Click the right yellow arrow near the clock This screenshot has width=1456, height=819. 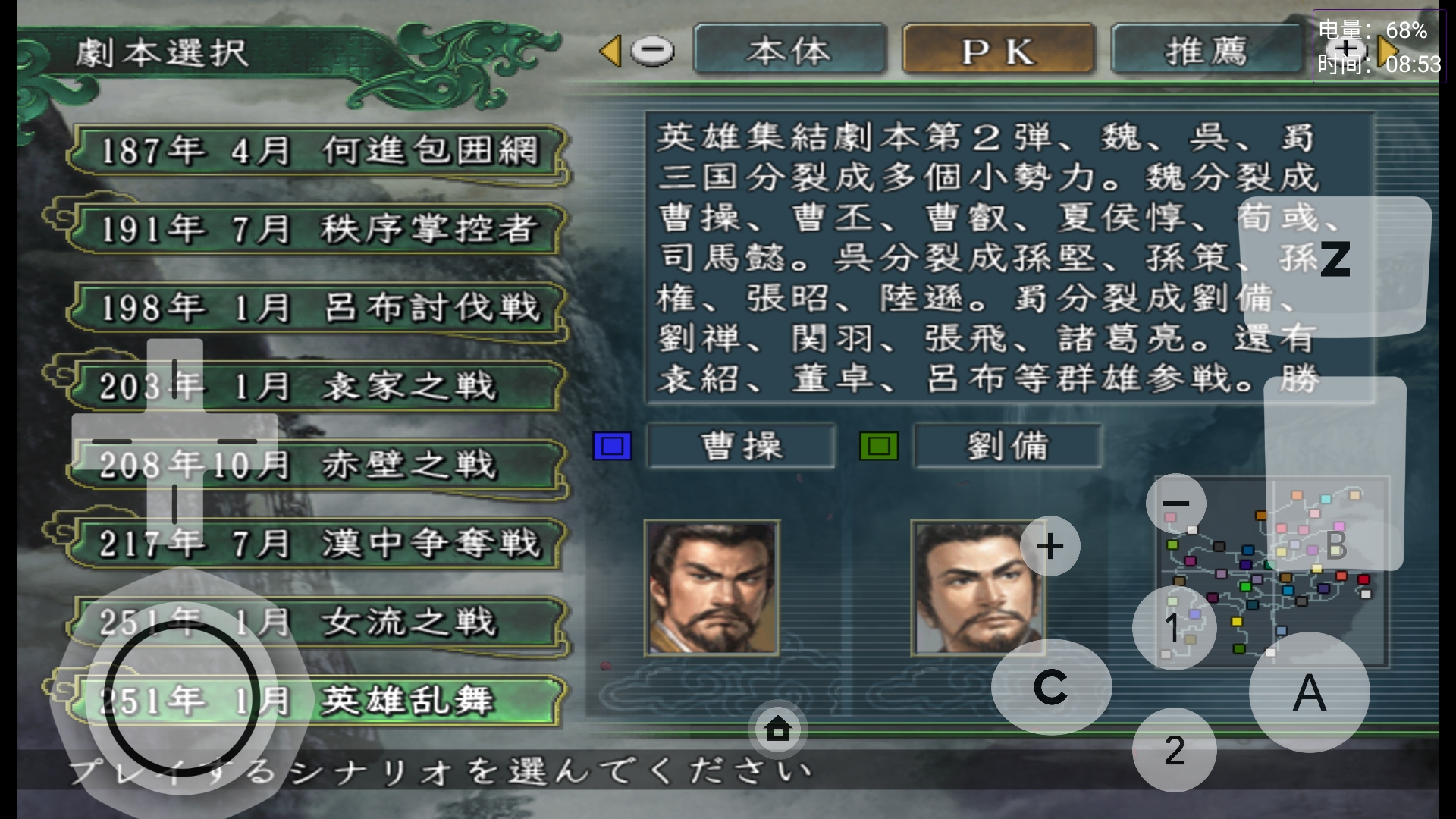coord(1387,51)
